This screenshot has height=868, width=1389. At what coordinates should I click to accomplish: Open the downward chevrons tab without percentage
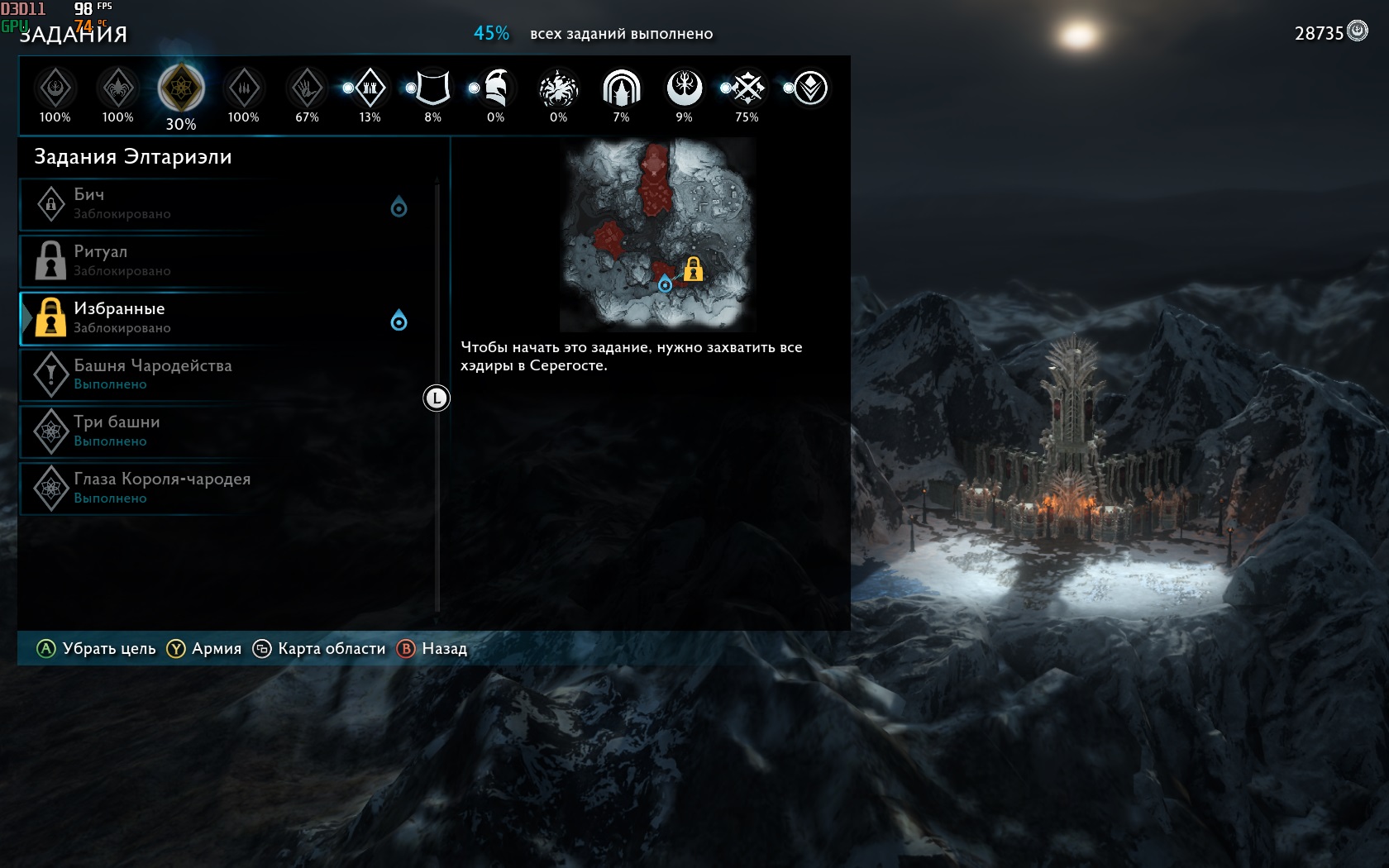pyautogui.click(x=810, y=88)
